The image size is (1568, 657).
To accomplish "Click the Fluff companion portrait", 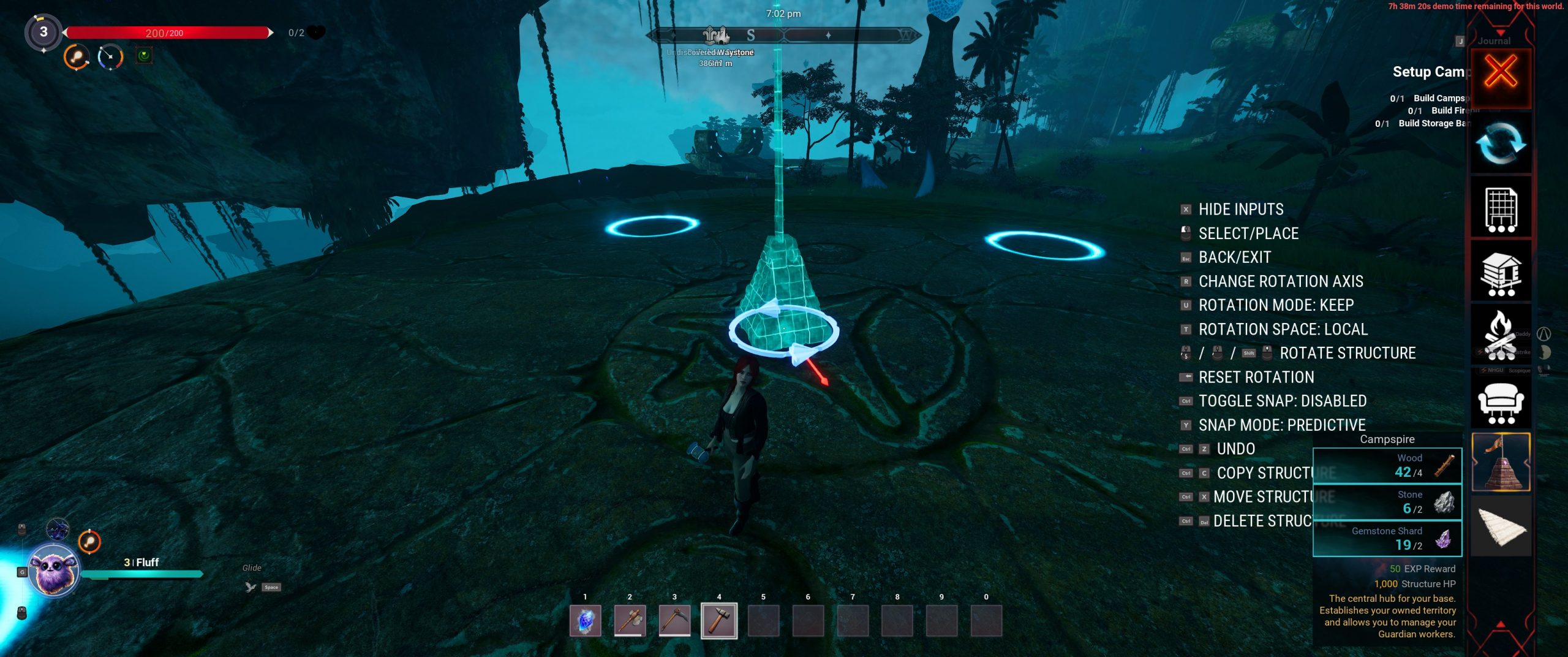I will [x=55, y=571].
